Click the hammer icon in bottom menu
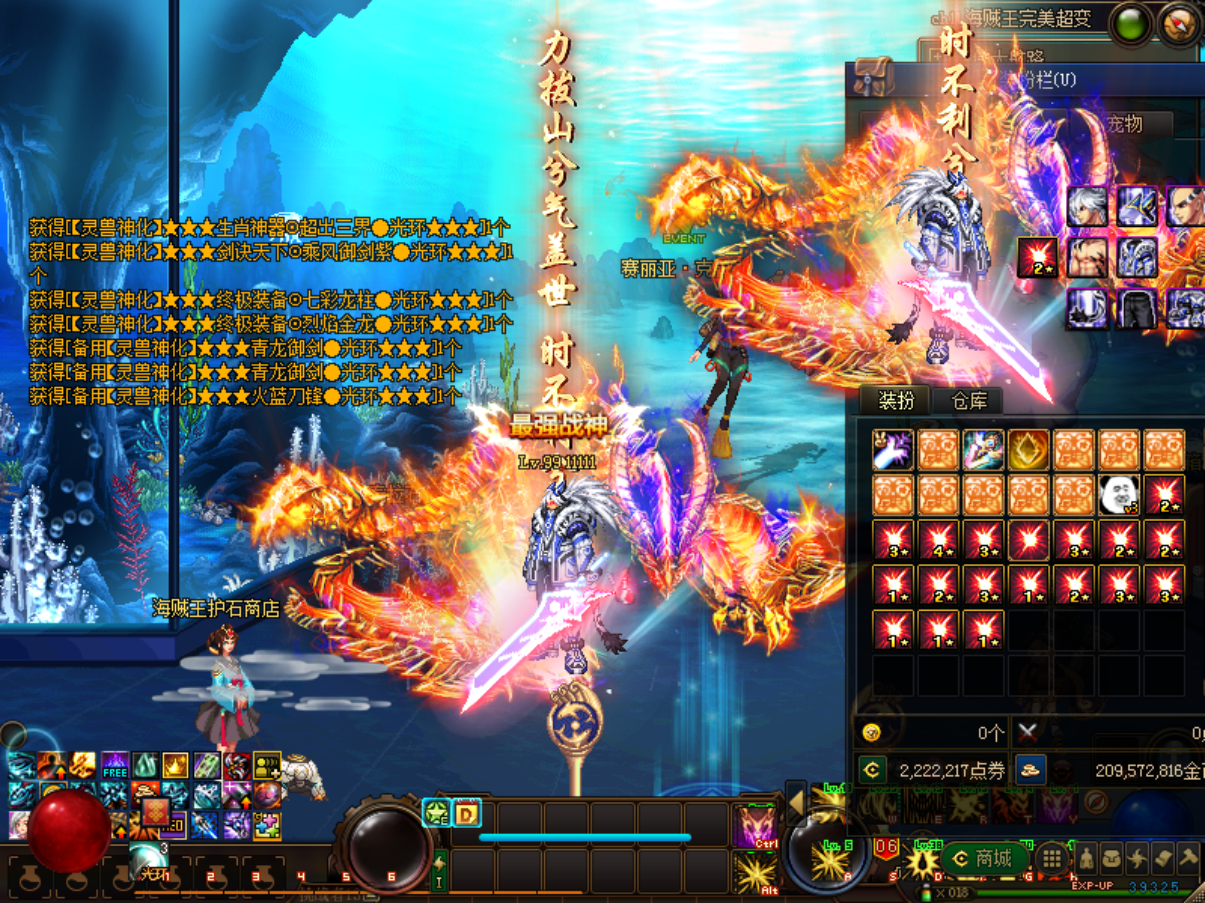The width and height of the screenshot is (1205, 903). (x=1187, y=858)
